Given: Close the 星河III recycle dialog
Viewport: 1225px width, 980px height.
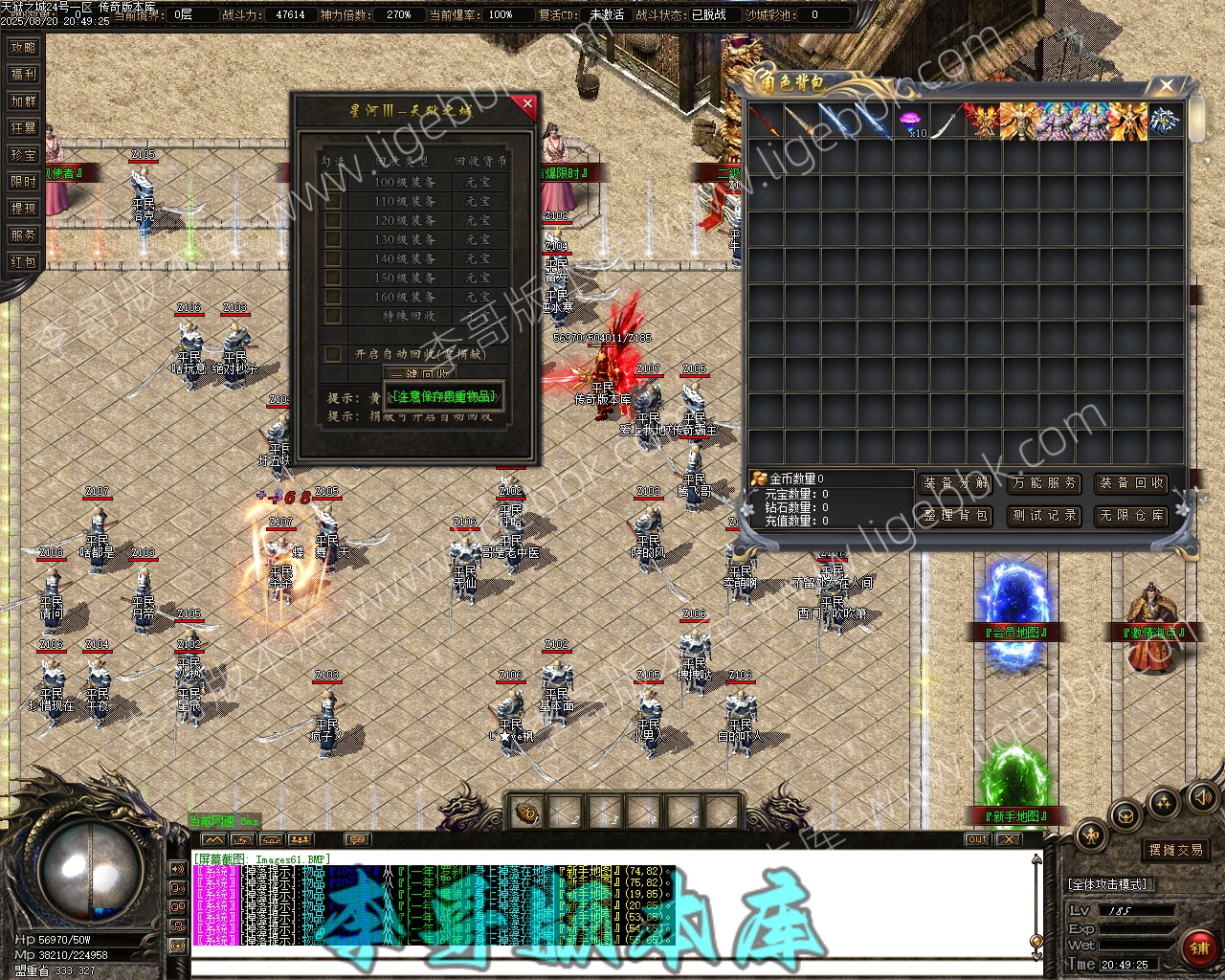Looking at the screenshot, I should coord(525,103).
